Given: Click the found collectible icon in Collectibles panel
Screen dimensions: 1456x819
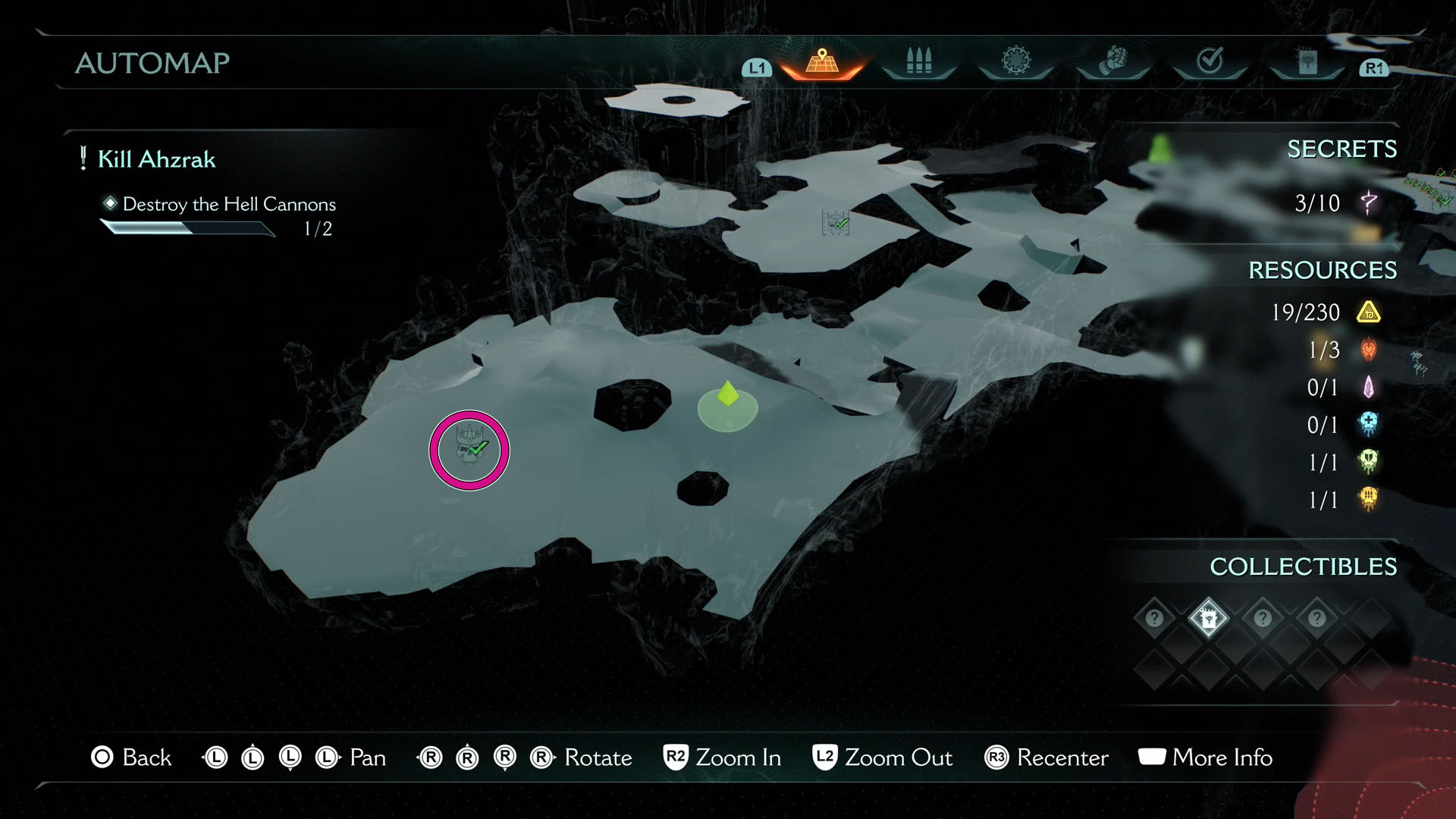Looking at the screenshot, I should [x=1208, y=618].
